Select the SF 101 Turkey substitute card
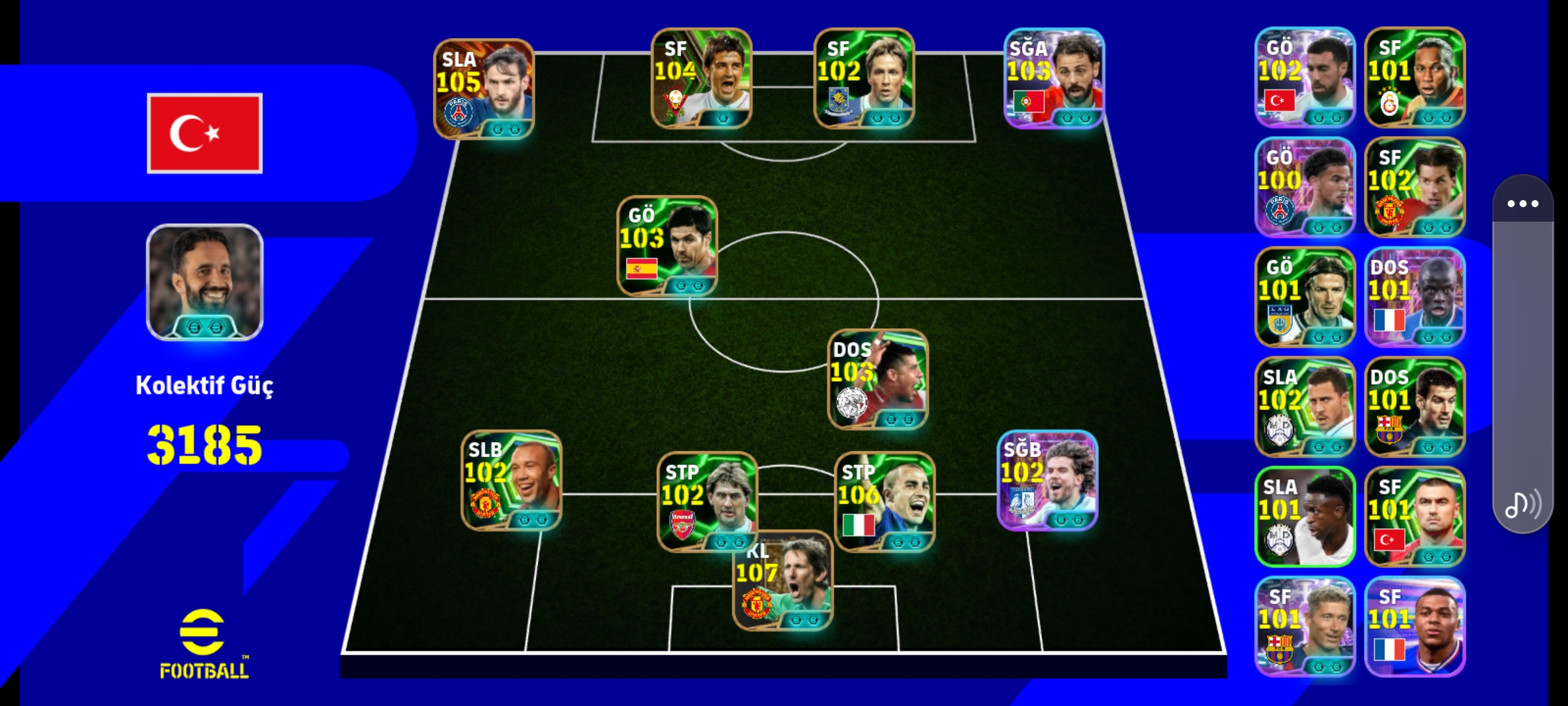1568x706 pixels. click(1414, 516)
